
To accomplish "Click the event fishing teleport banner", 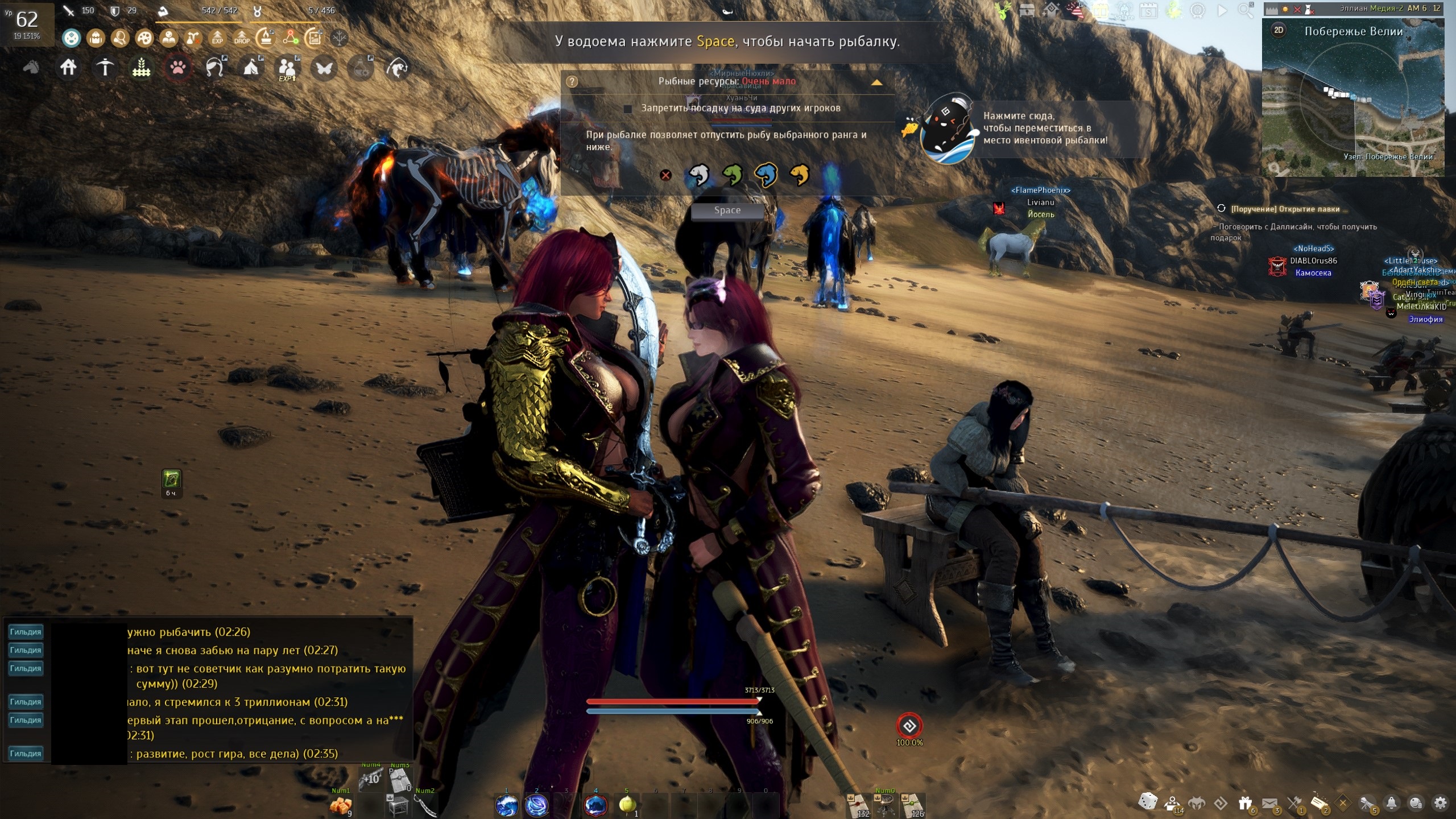I will (x=1012, y=129).
